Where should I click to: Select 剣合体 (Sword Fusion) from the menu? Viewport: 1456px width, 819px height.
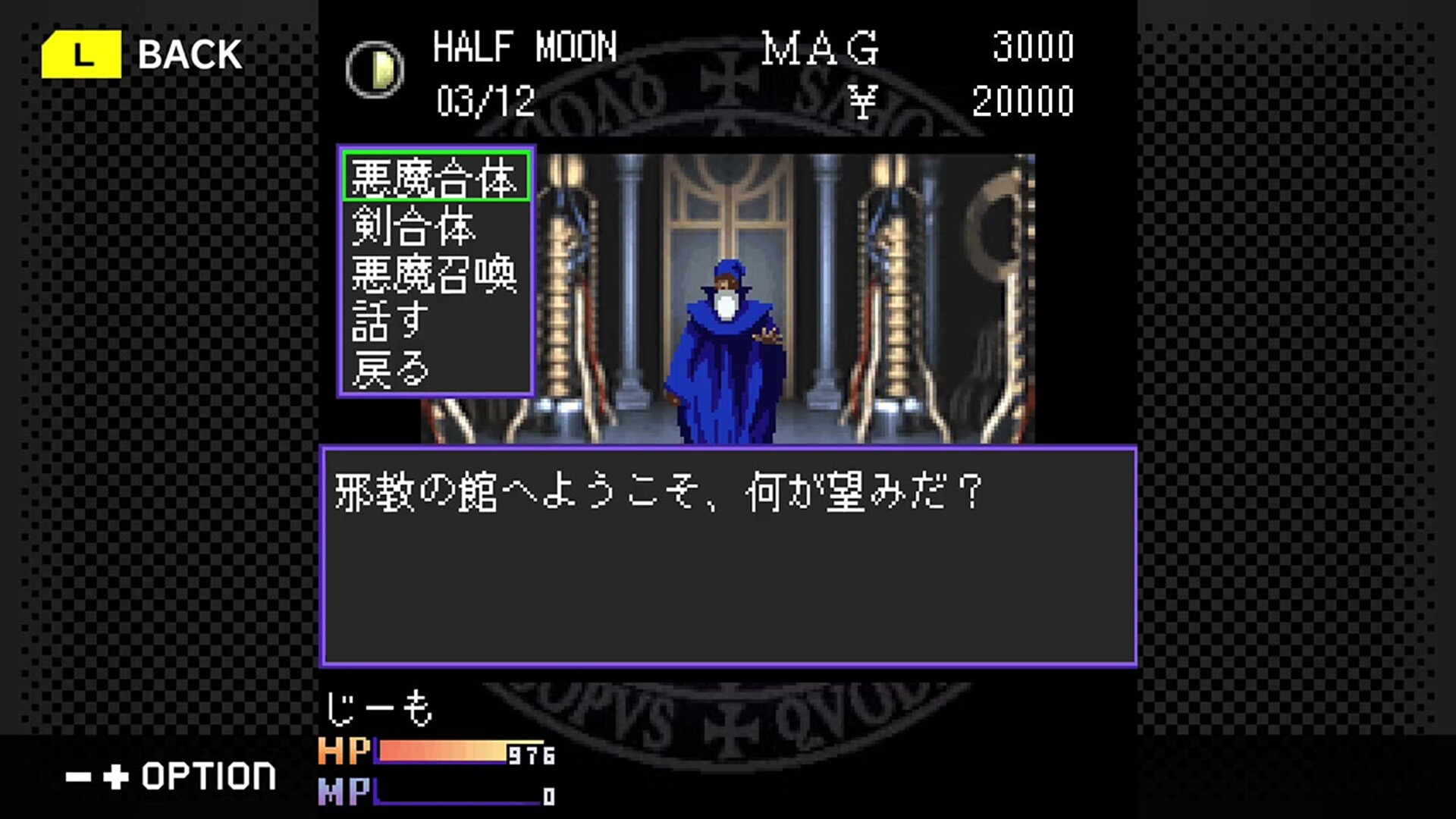[413, 228]
